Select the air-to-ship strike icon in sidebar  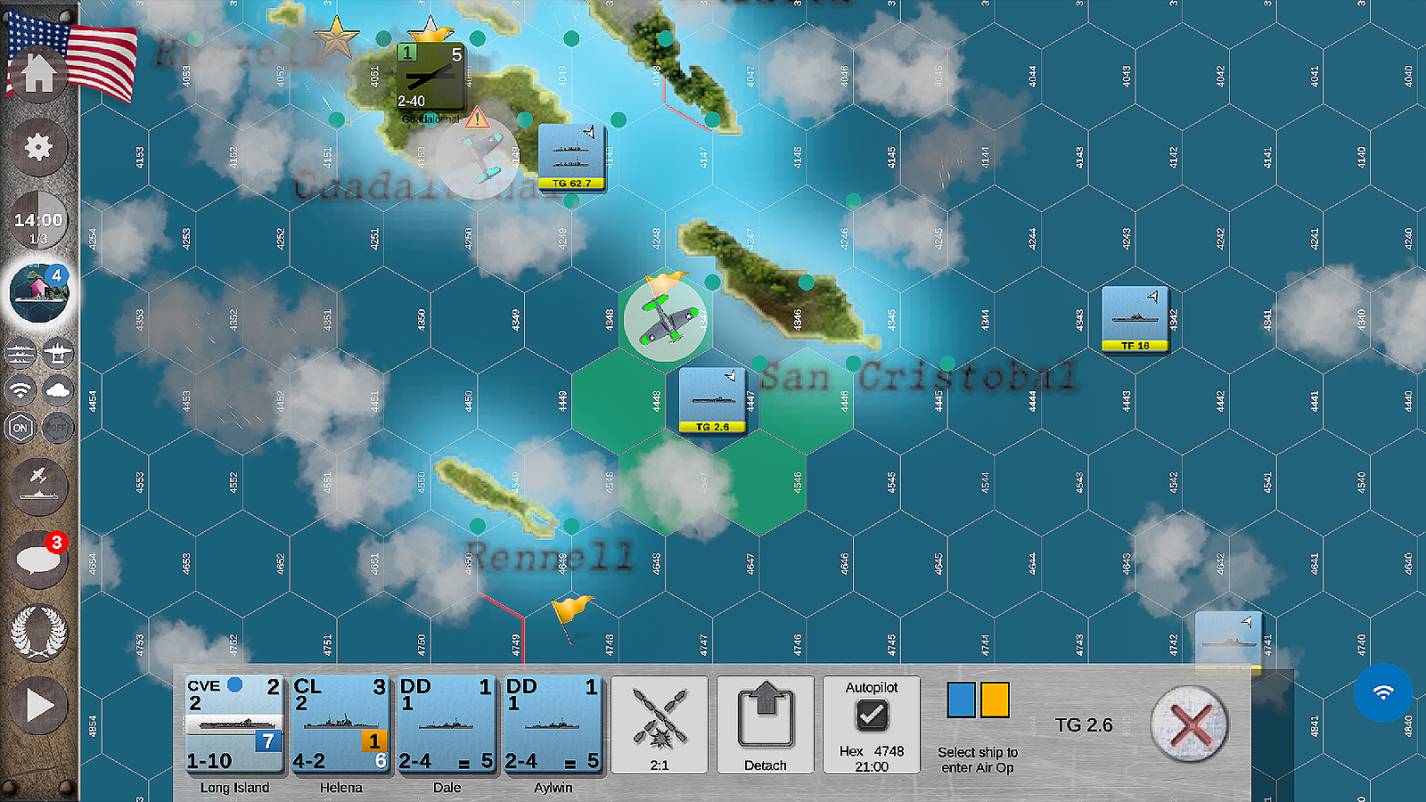coord(38,486)
